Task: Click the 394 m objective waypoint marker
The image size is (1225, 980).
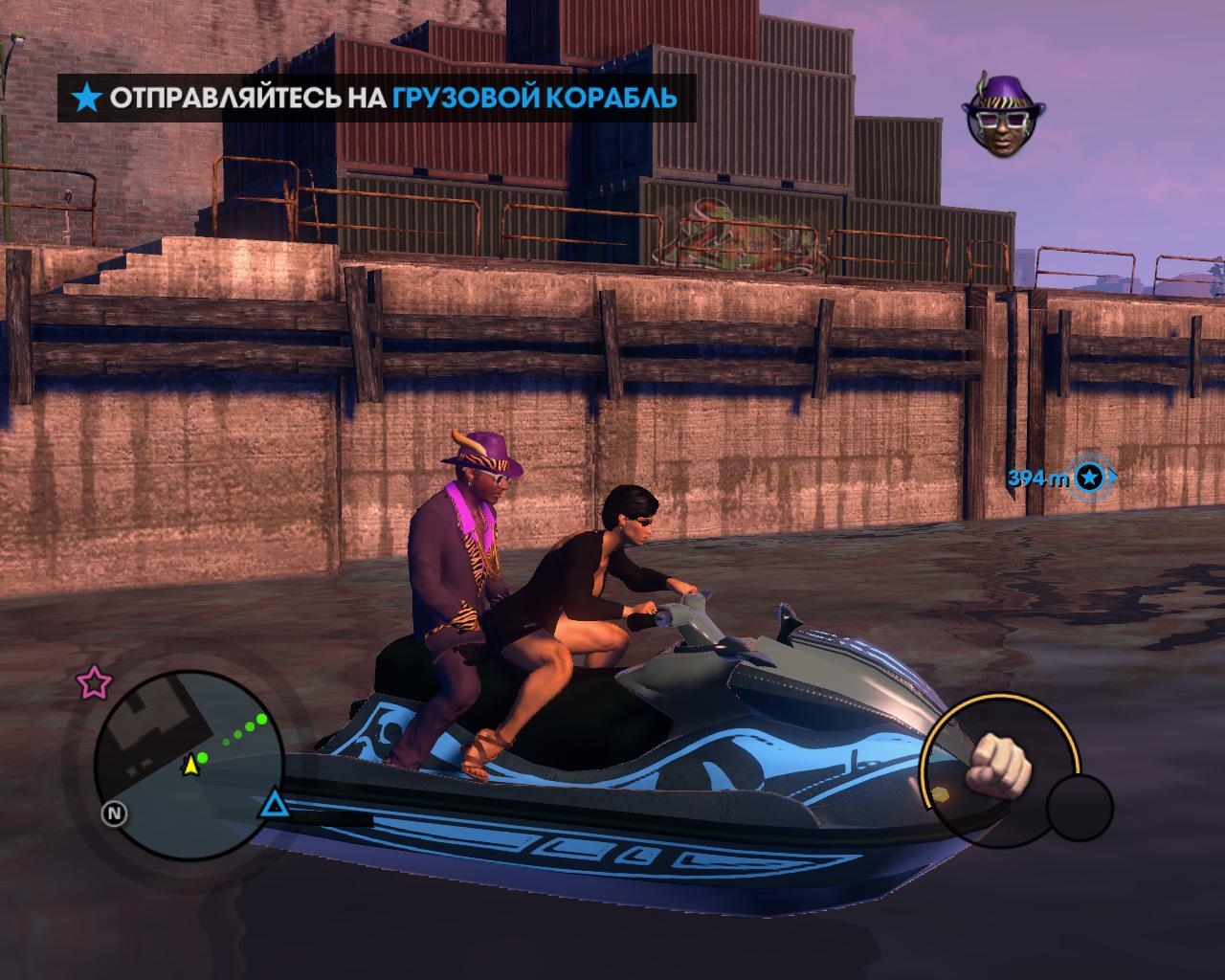Action: pos(1089,478)
